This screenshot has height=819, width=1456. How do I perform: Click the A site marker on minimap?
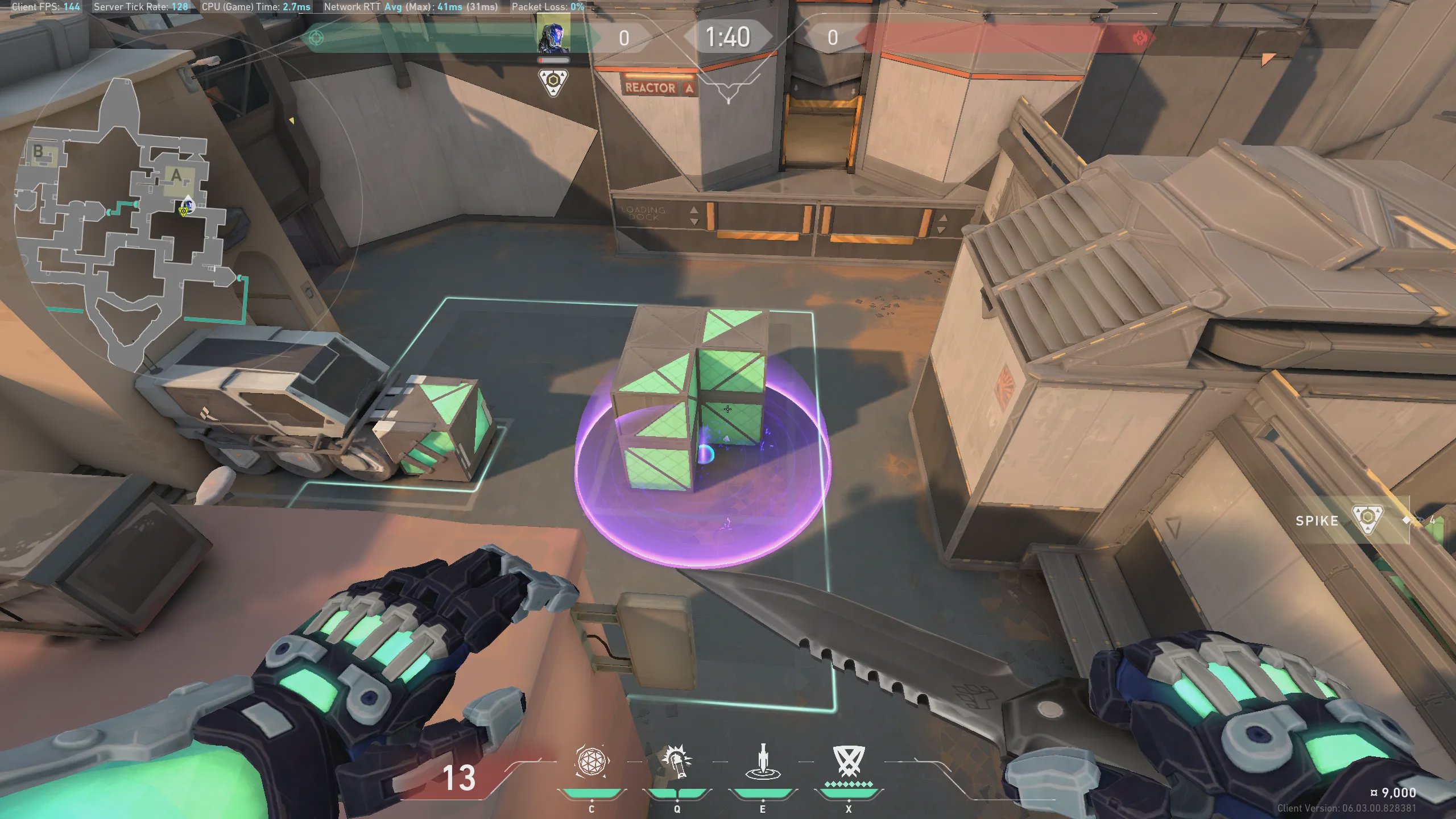(177, 176)
